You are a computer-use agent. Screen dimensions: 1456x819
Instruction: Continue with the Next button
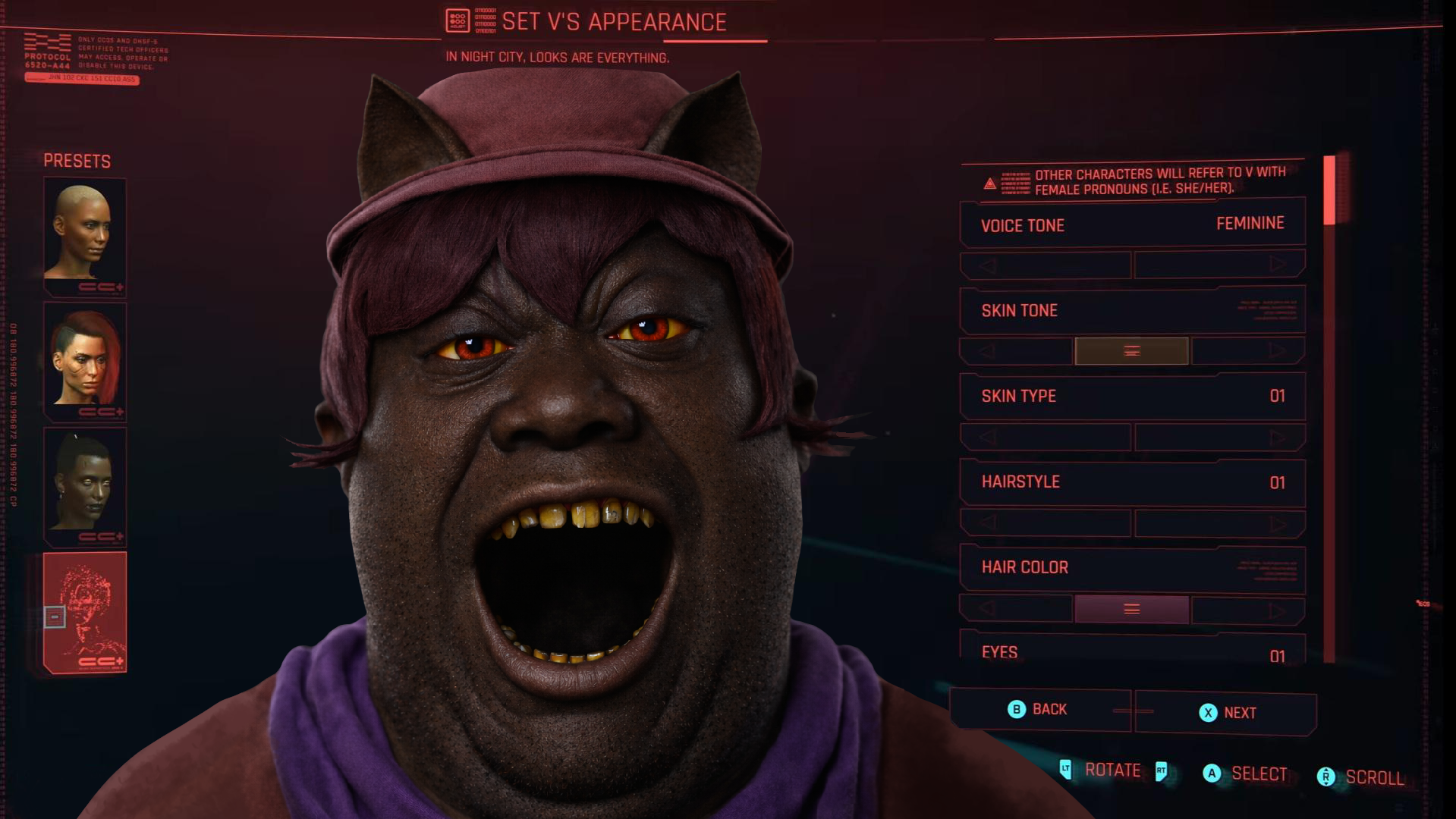[1226, 713]
